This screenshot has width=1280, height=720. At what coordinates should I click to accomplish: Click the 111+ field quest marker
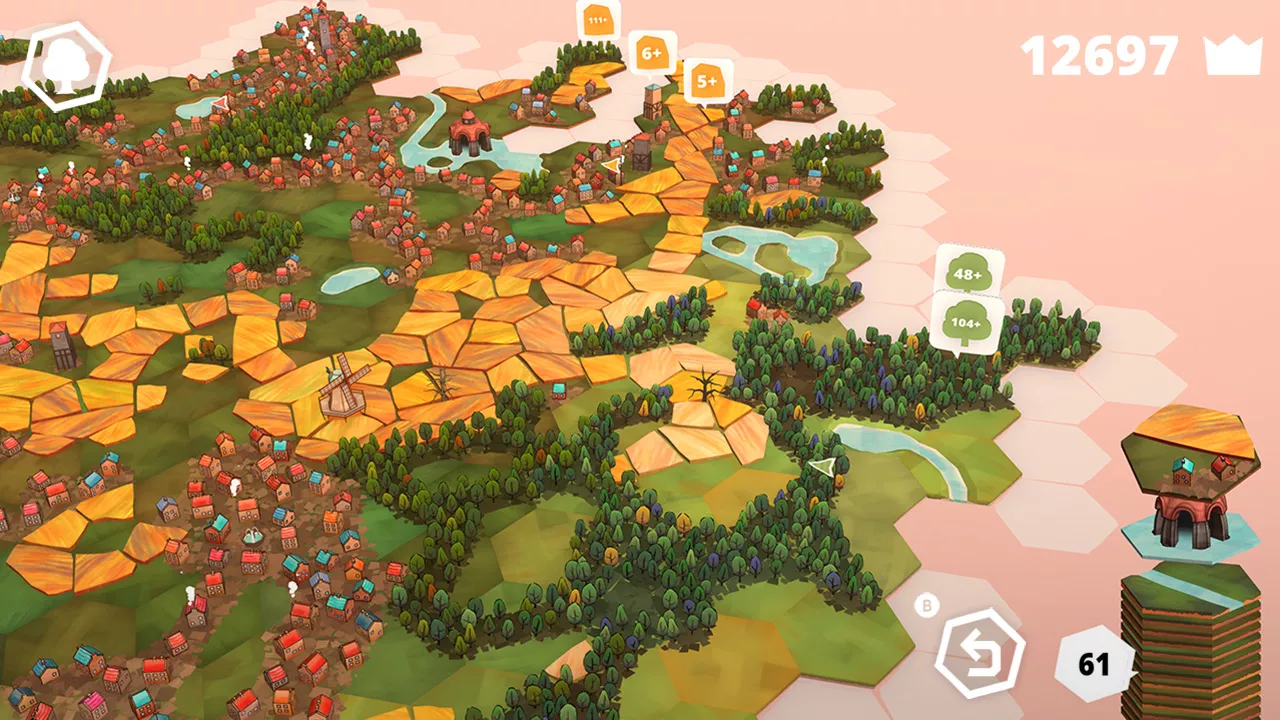click(598, 21)
